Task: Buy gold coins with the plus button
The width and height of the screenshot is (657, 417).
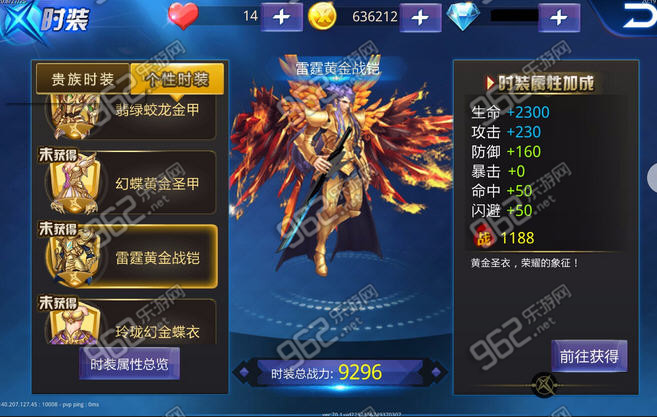Action: (x=421, y=17)
